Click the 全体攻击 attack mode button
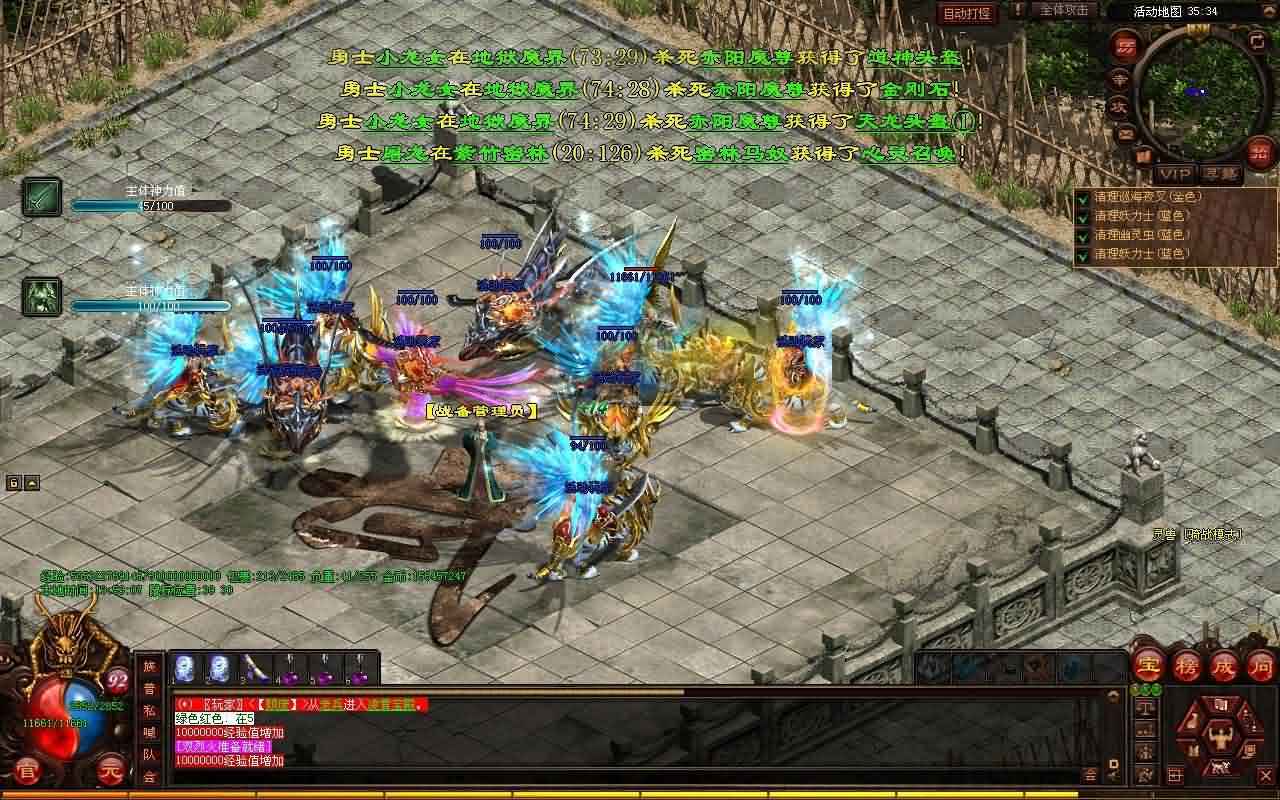This screenshot has height=800, width=1280. 1064,10
